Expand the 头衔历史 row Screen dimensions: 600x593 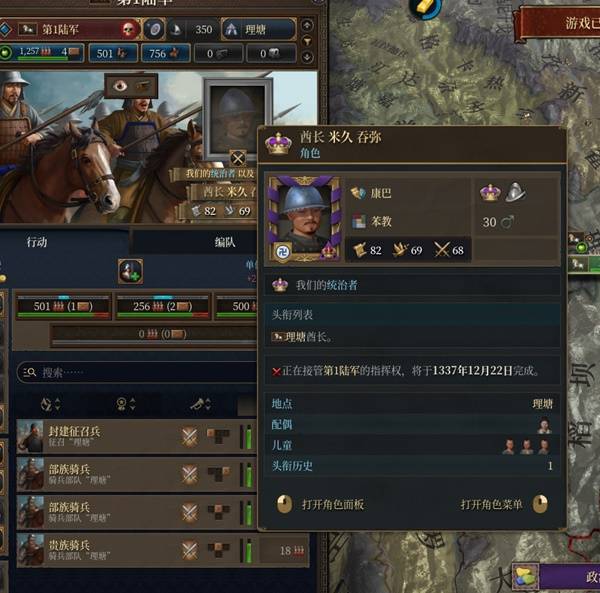[412, 466]
